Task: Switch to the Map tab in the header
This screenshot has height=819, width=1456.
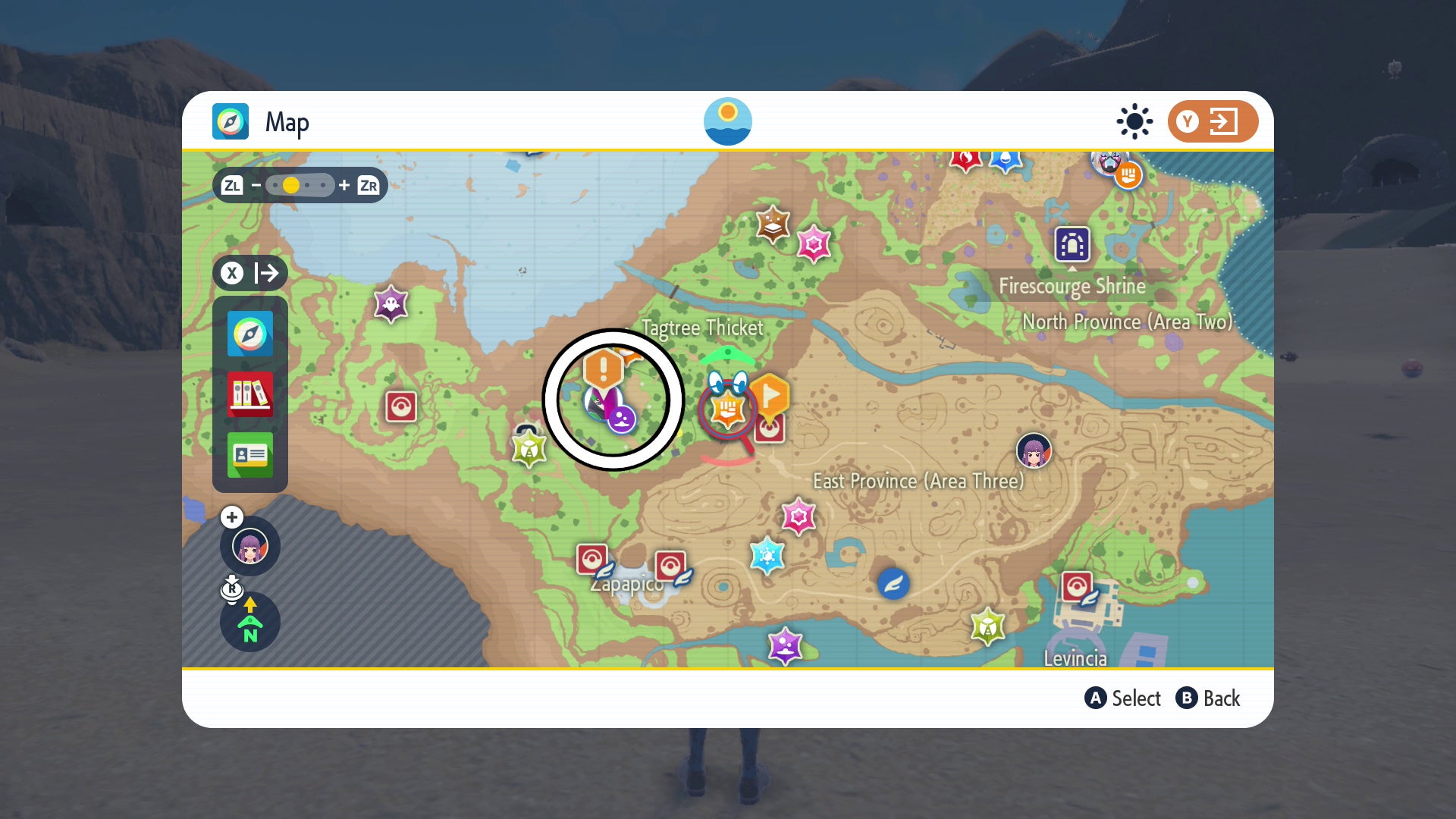Action: click(x=231, y=121)
